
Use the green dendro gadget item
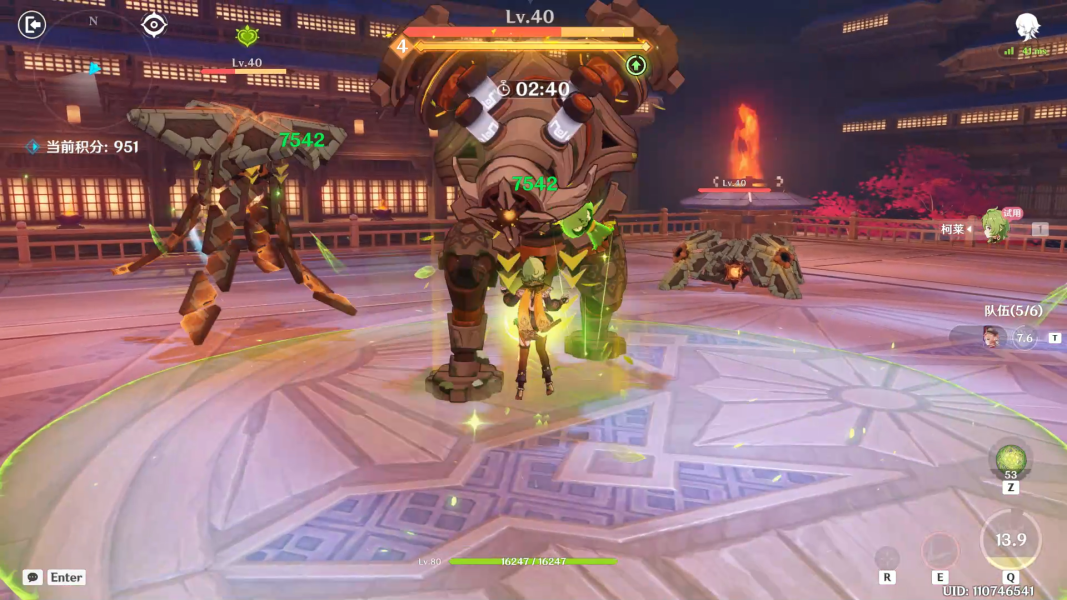(x=1010, y=461)
